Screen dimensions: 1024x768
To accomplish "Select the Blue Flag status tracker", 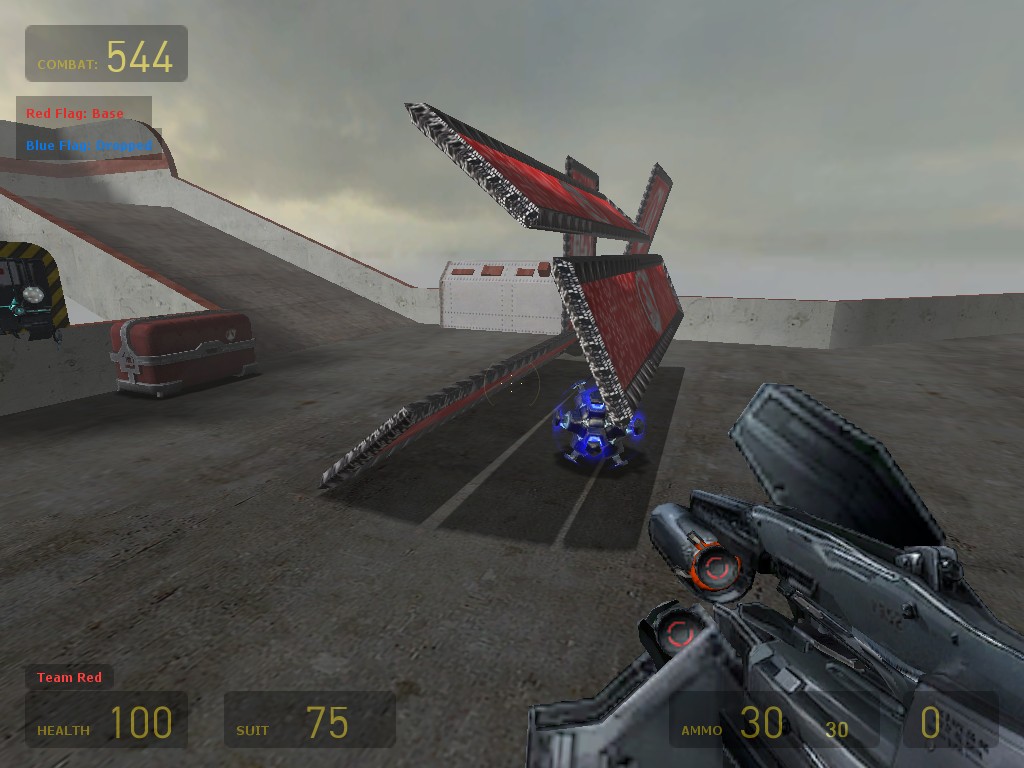I will point(89,146).
